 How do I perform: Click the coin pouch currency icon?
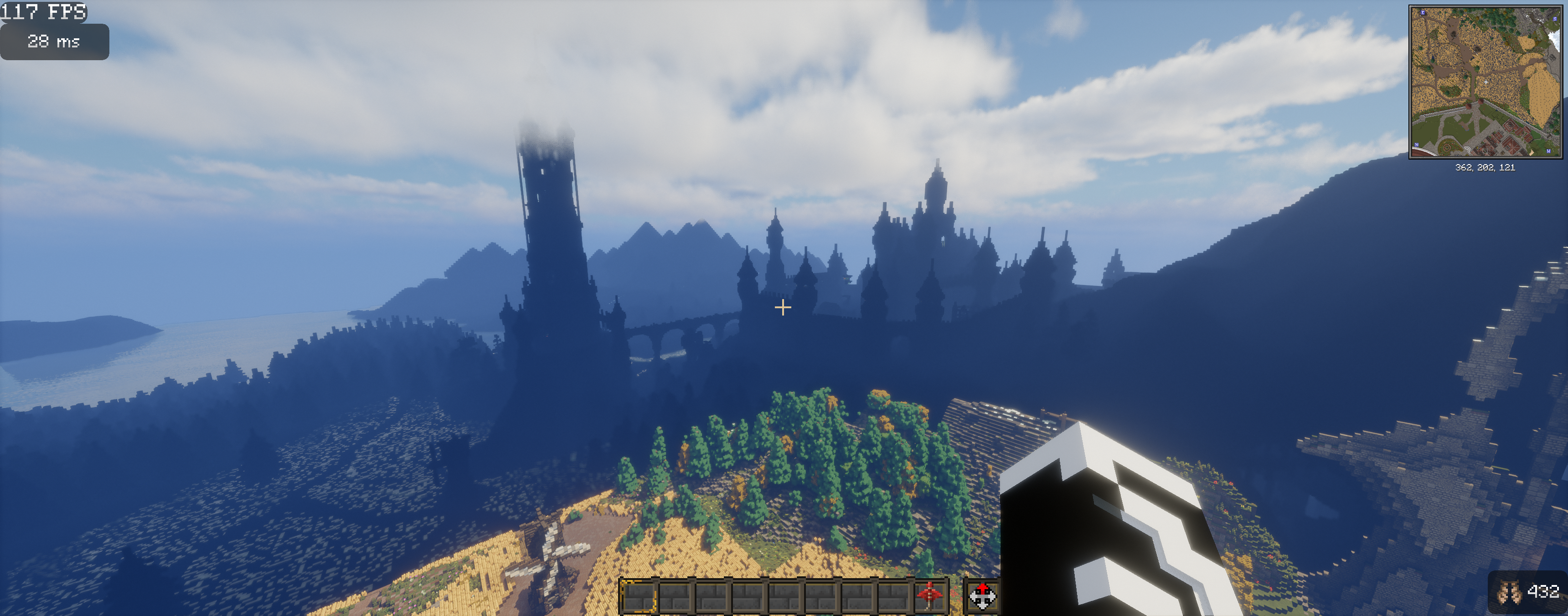(x=1509, y=592)
